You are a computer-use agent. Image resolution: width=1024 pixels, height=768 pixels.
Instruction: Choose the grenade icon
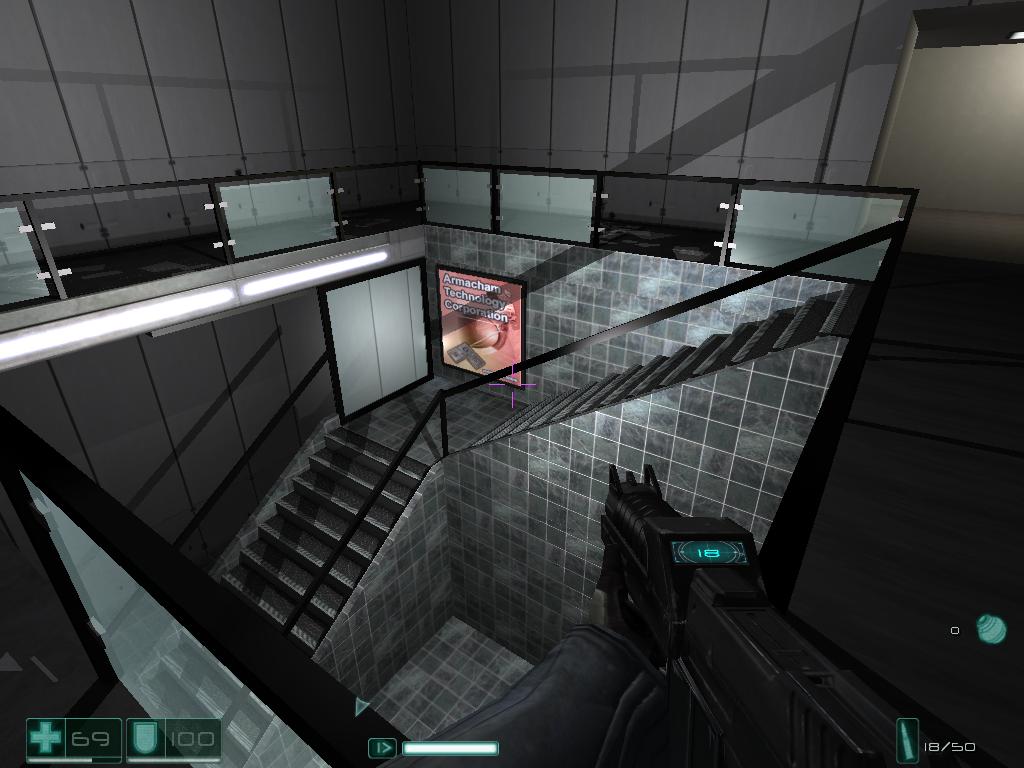click(990, 629)
